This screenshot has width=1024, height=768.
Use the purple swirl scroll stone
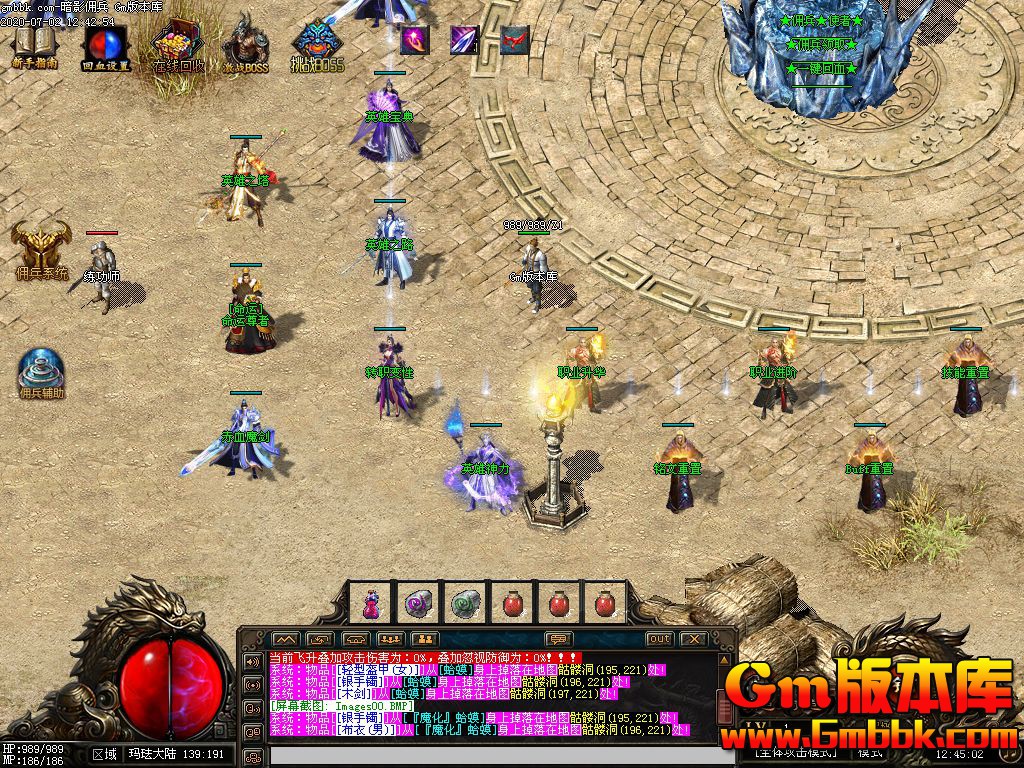click(x=417, y=603)
